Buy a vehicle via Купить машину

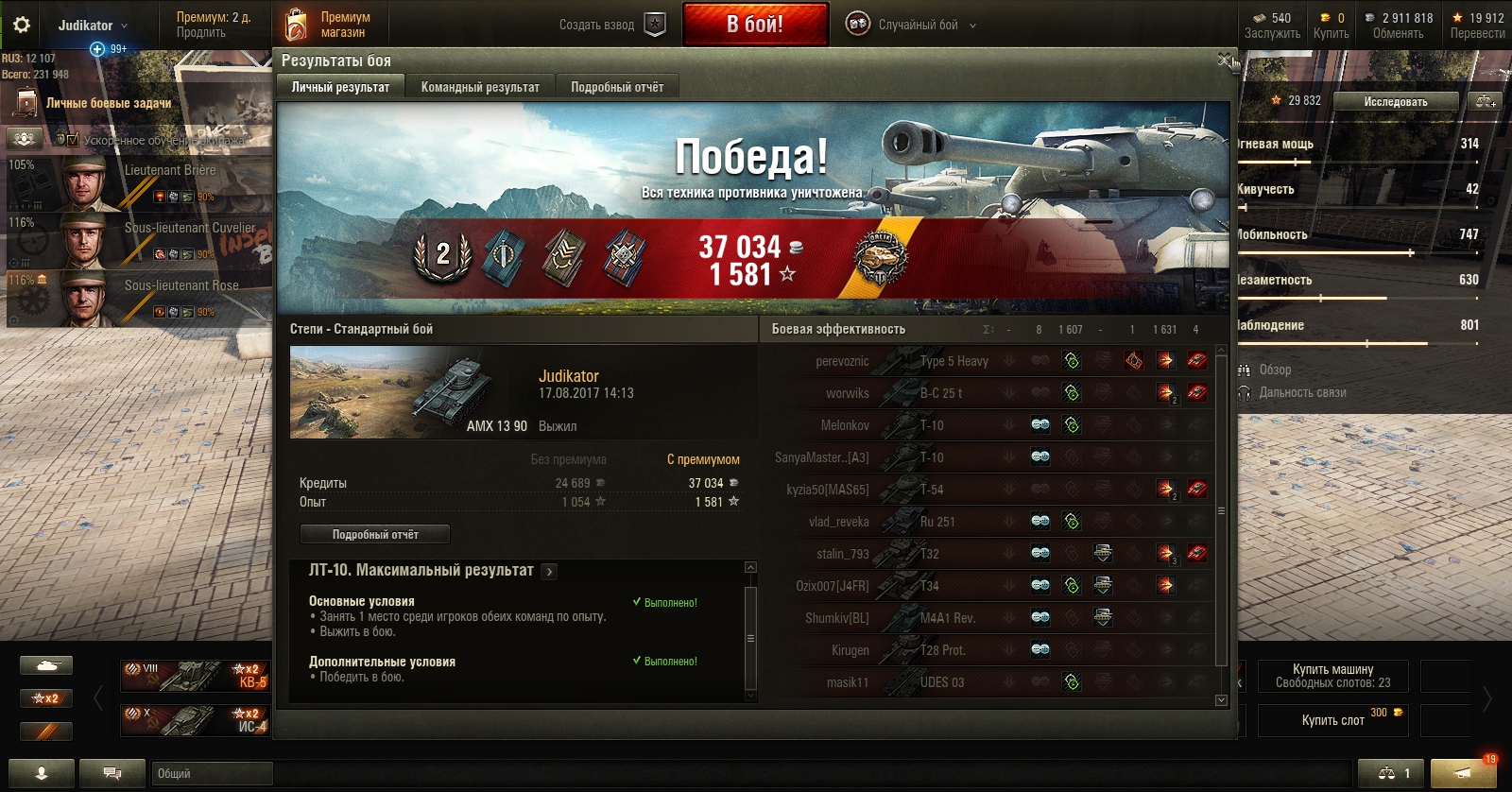1332,676
